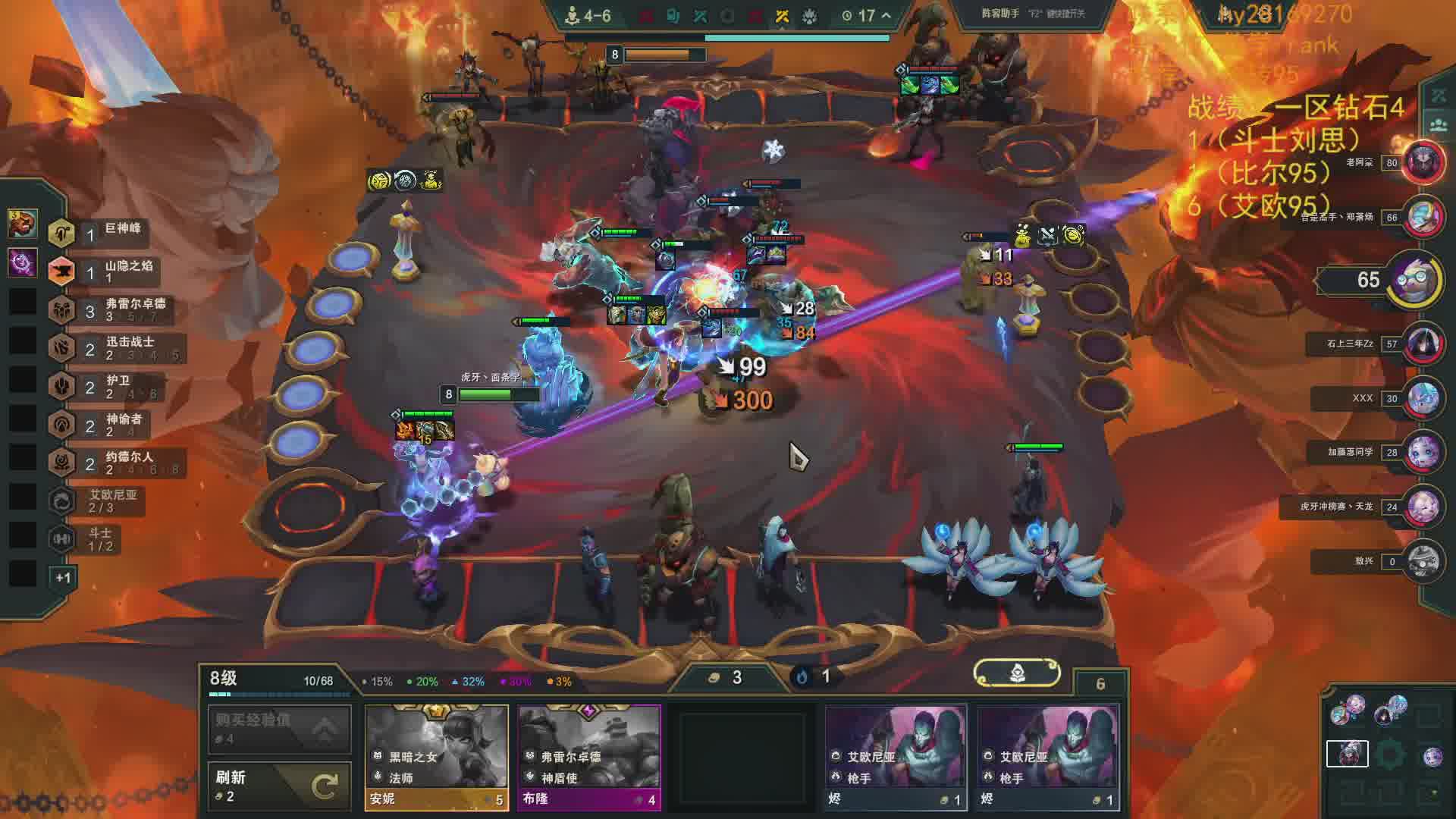Image resolution: width=1456 pixels, height=819 pixels.
Task: Expand hidden traits with +1 button
Action: tap(63, 578)
